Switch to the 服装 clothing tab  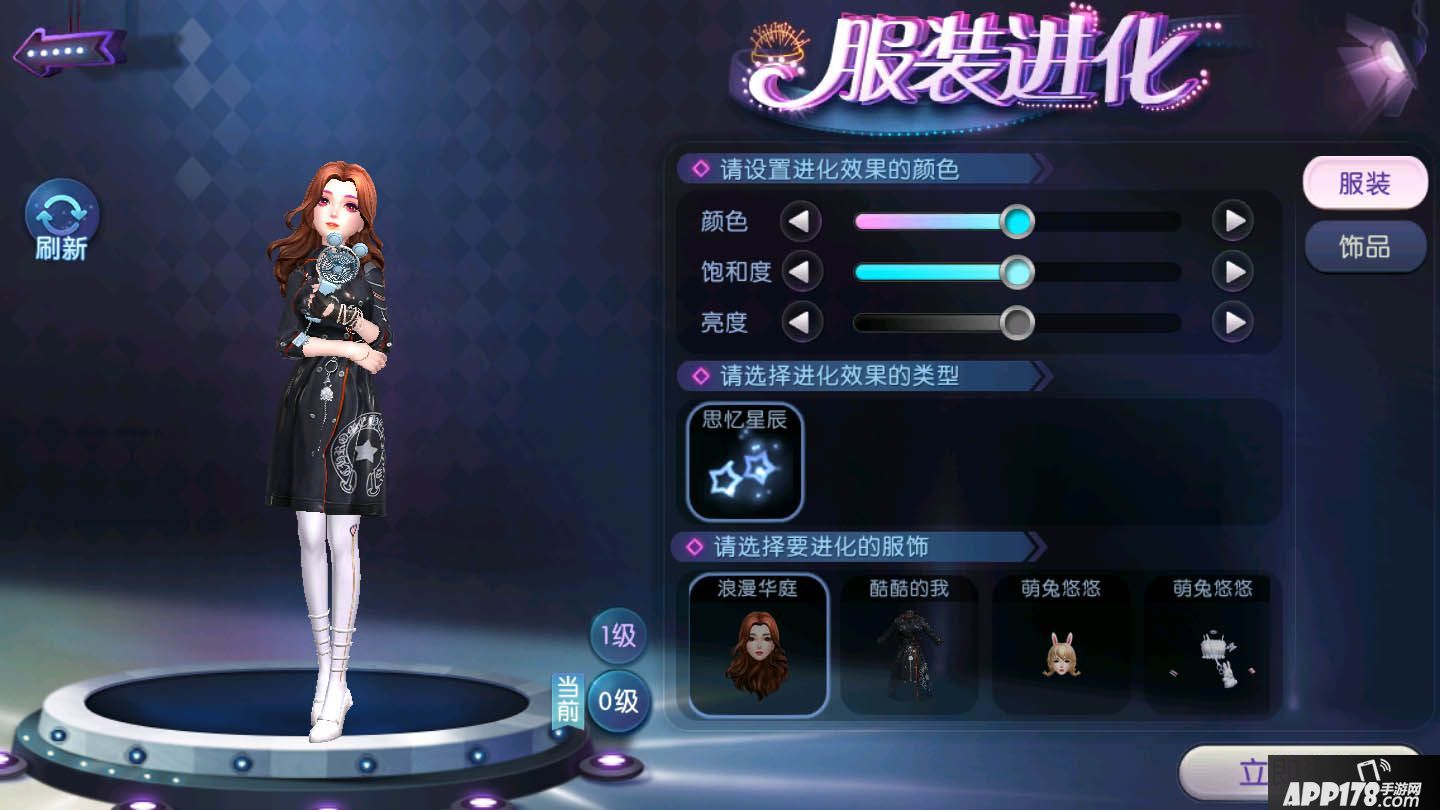coord(1364,184)
